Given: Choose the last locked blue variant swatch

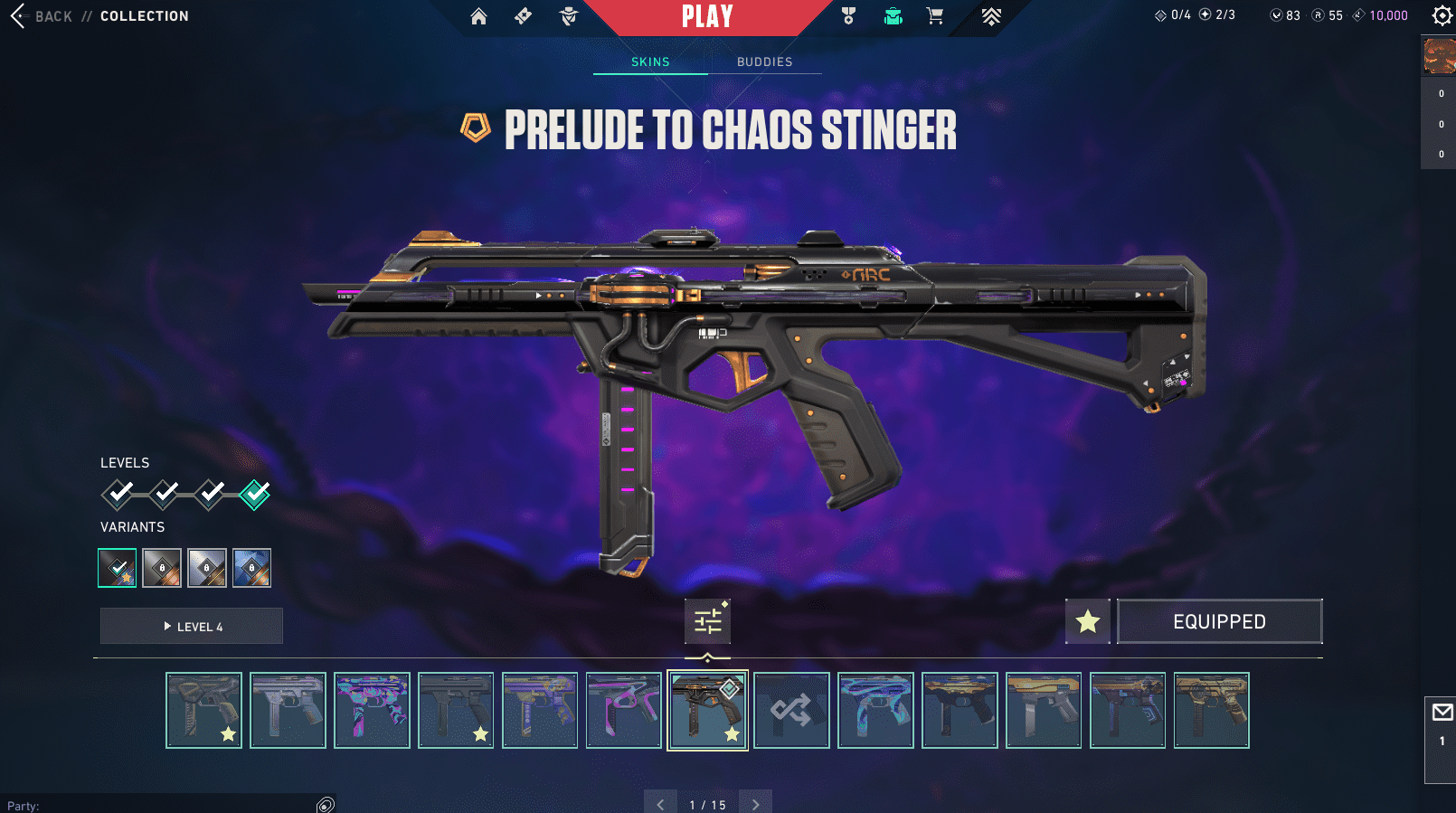Looking at the screenshot, I should (251, 568).
